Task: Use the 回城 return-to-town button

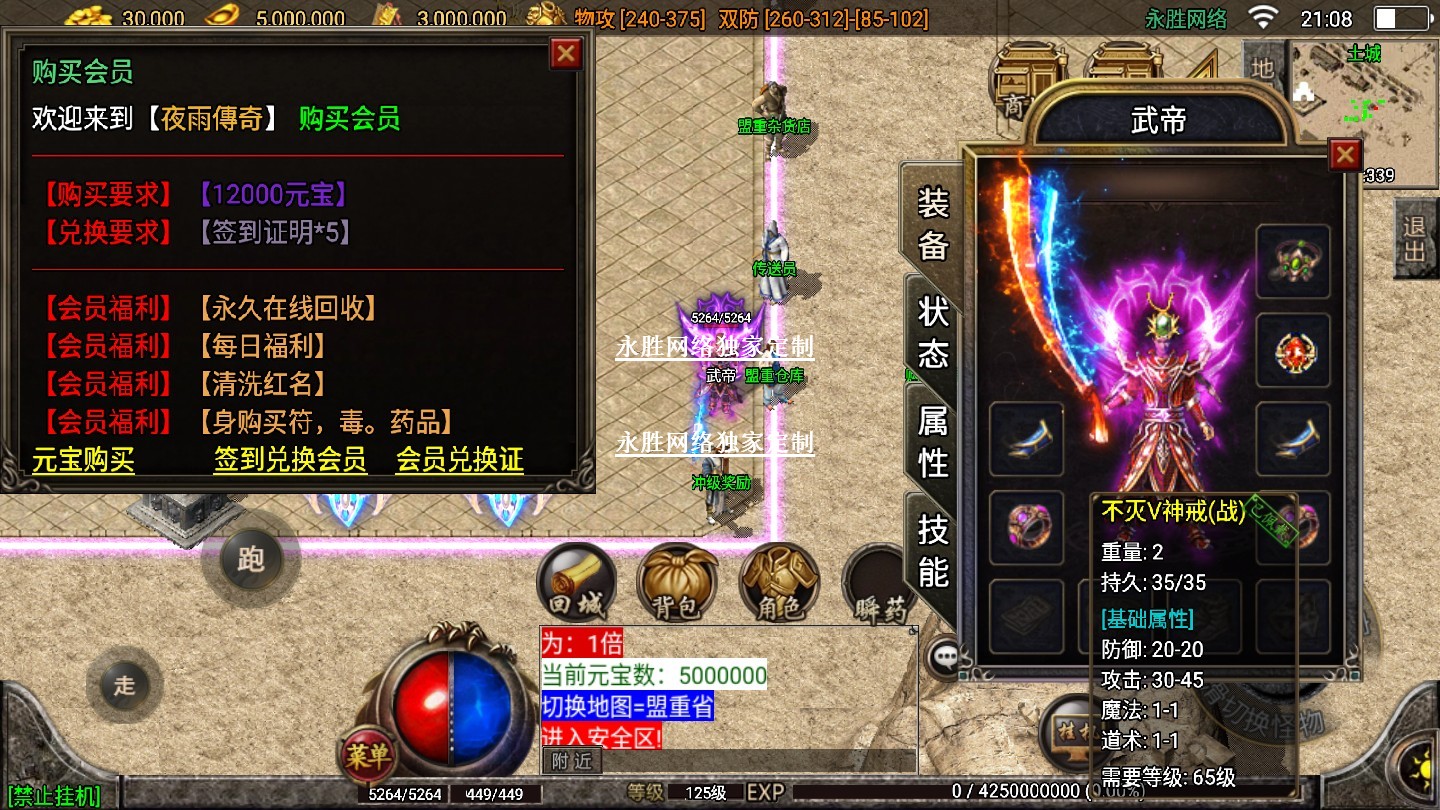Action: click(575, 585)
